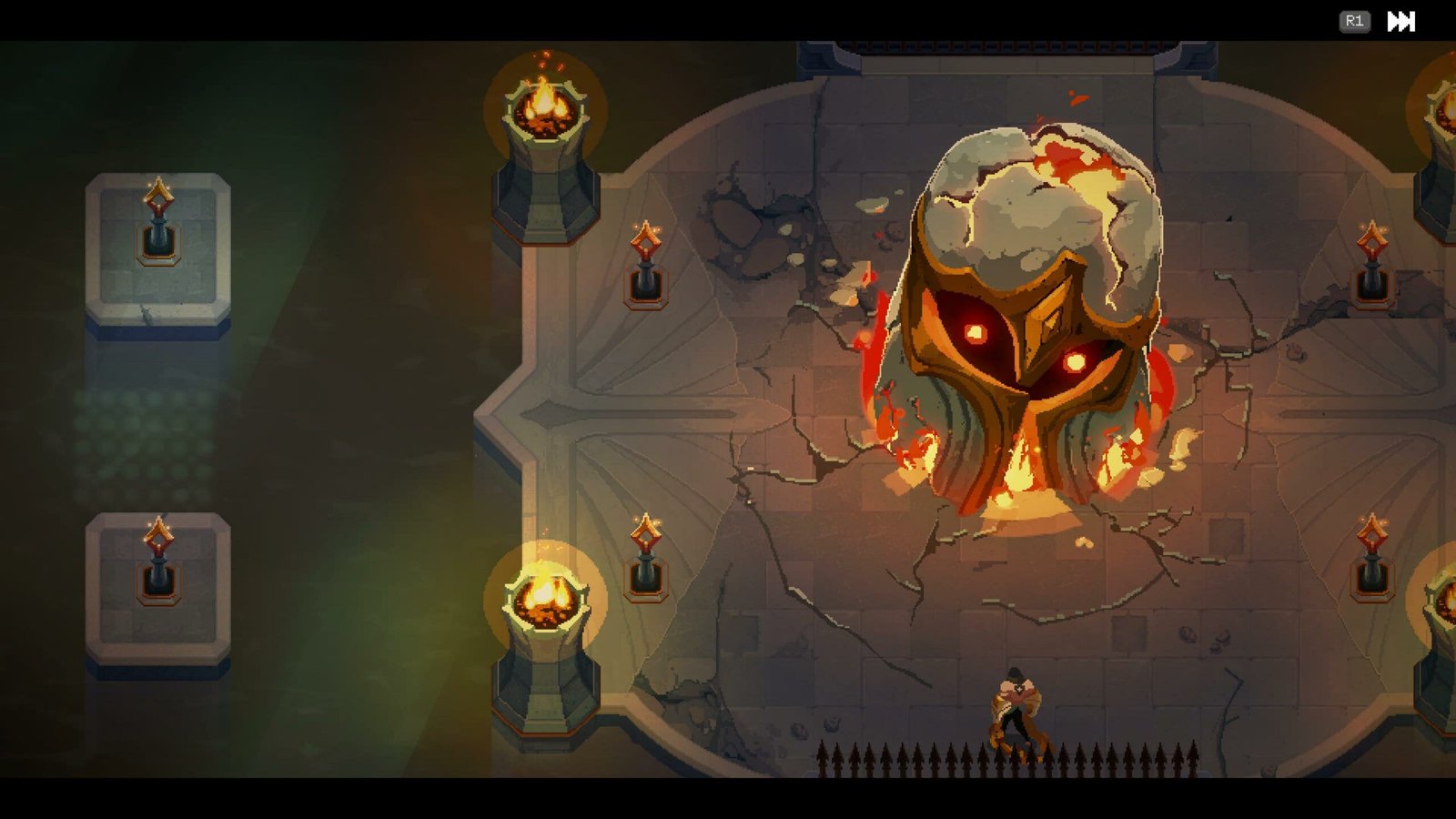1456x819 pixels.
Task: Click the burning brazier on the upper tower
Action: (543, 107)
